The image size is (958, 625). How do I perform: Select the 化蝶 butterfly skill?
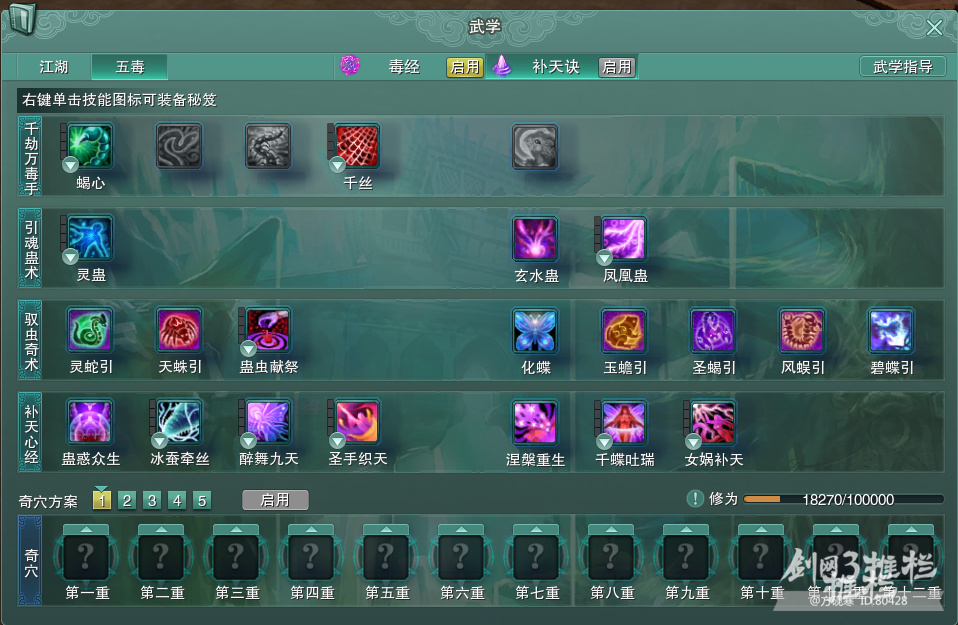pos(535,330)
